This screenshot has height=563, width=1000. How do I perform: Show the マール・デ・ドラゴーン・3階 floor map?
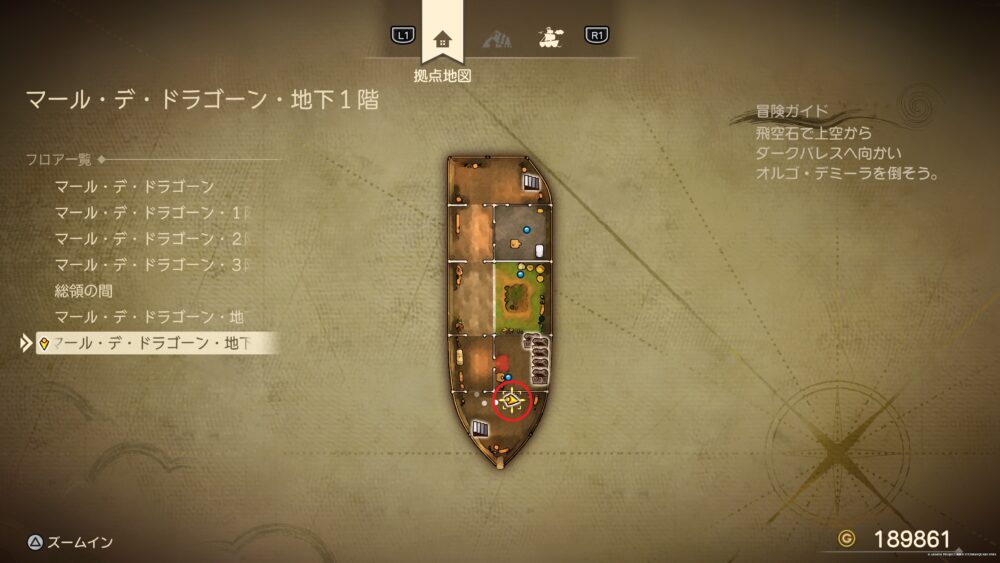click(x=152, y=265)
